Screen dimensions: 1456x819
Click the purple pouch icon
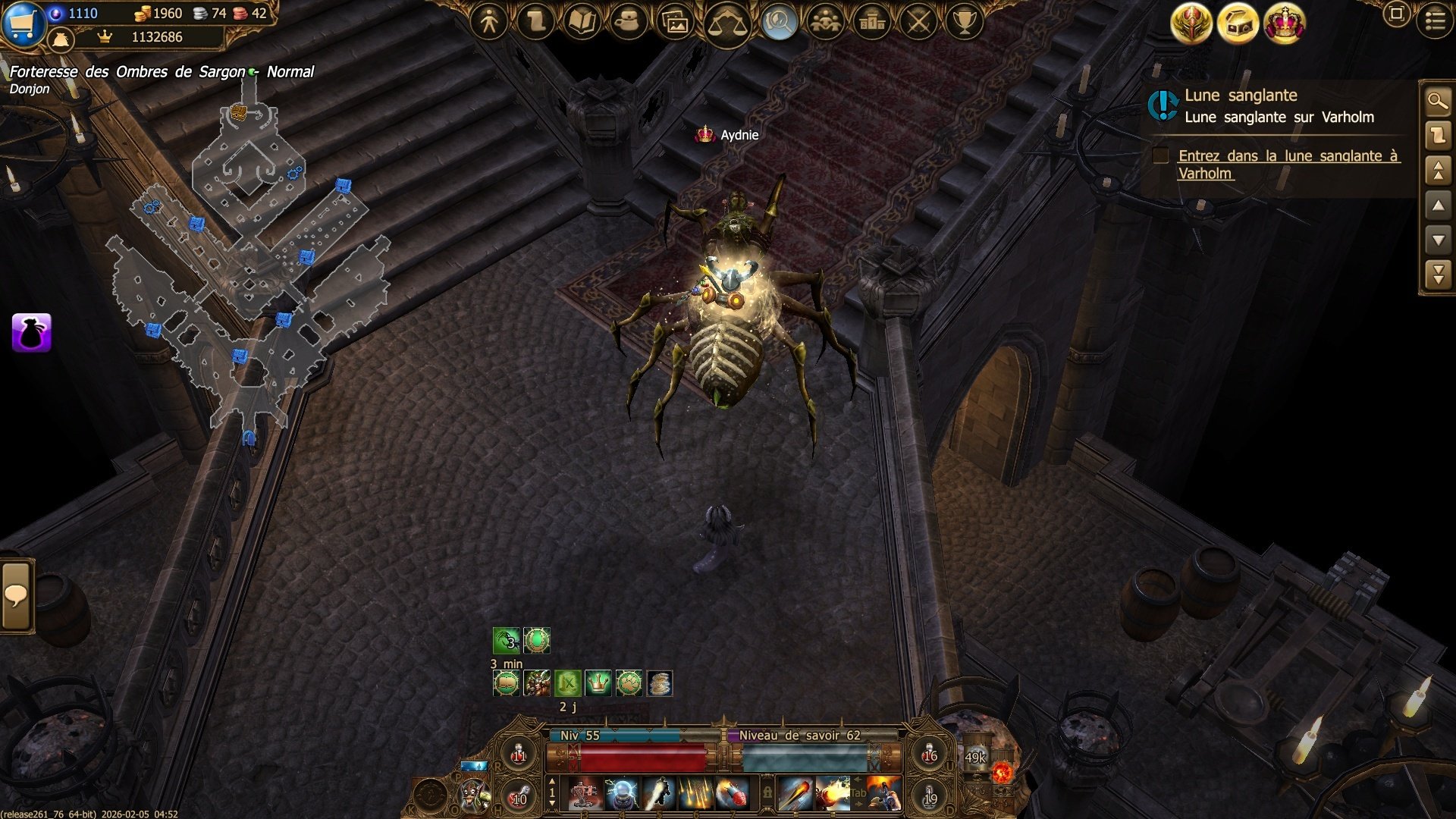[x=32, y=333]
